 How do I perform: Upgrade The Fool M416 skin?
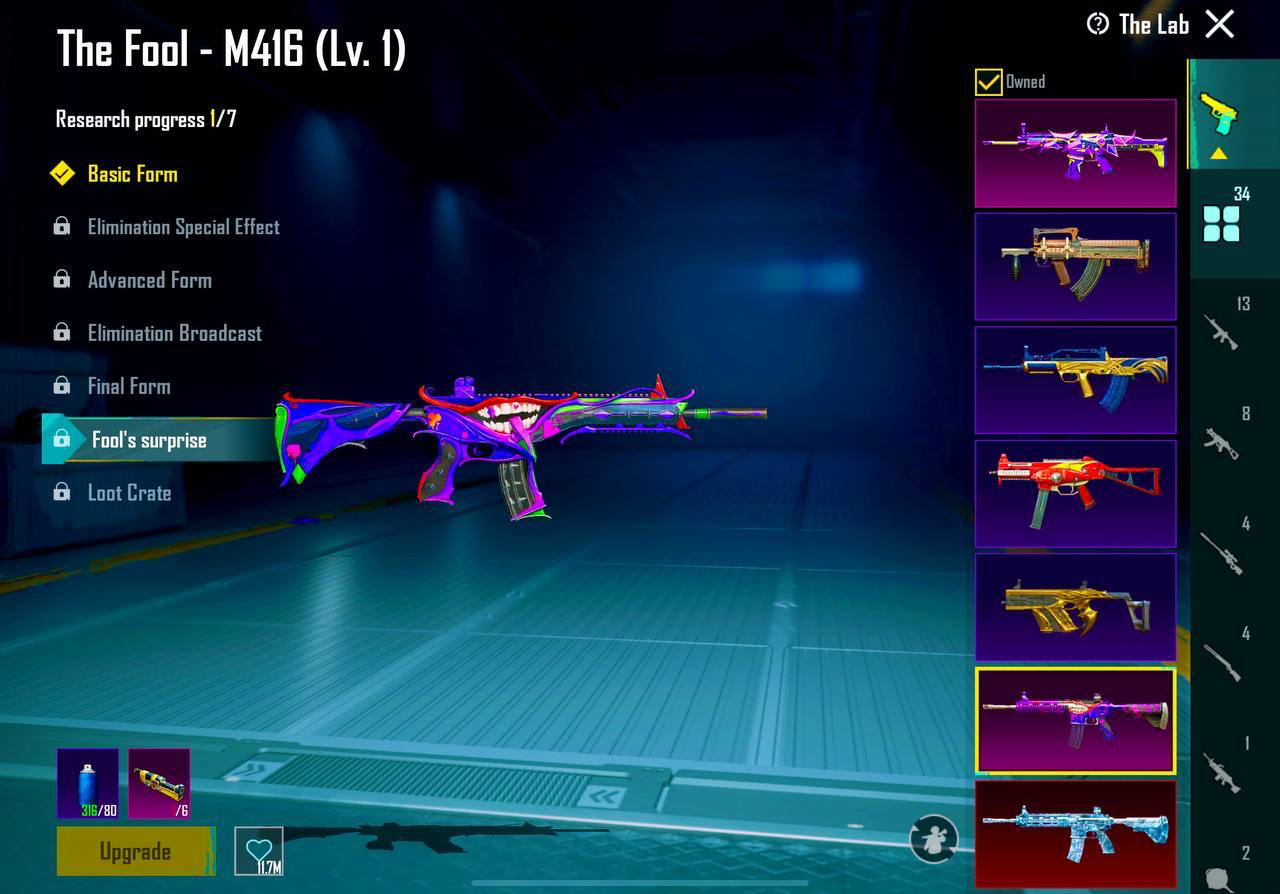tap(135, 851)
